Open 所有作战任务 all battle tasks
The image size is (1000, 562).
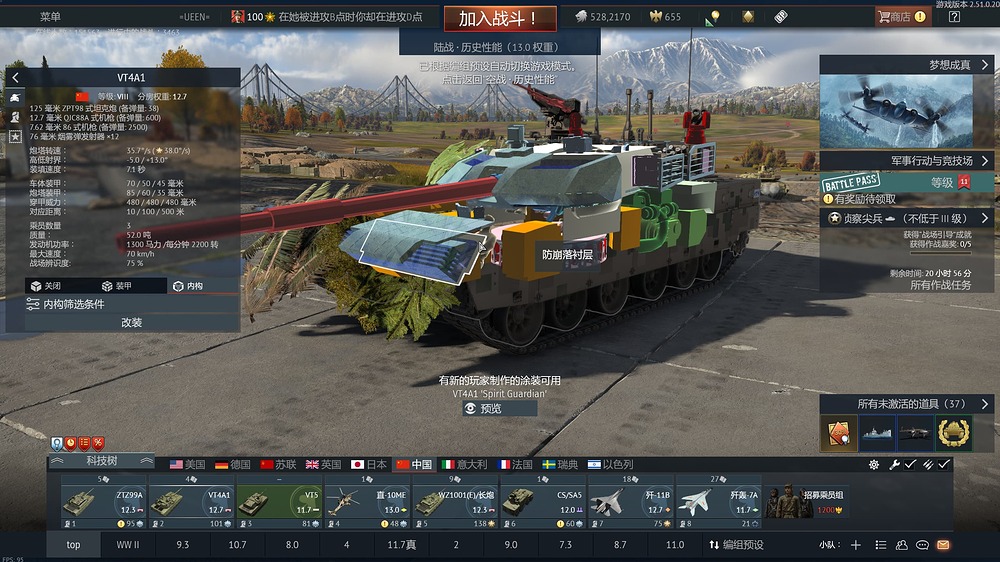940,285
